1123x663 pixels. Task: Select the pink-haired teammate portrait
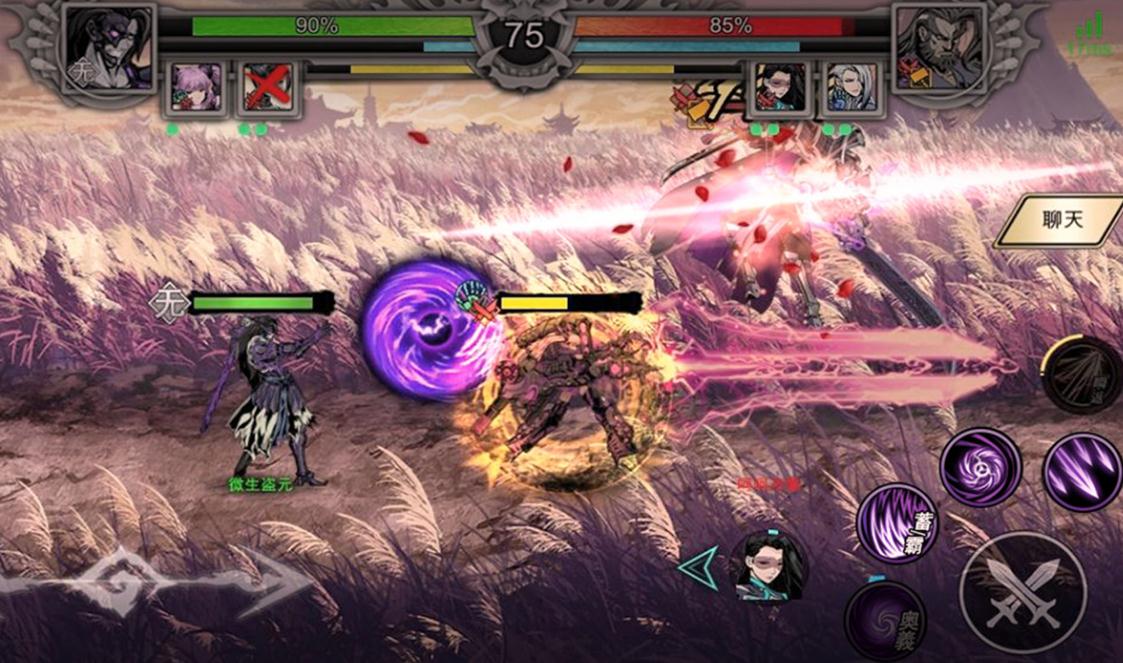tap(197, 88)
